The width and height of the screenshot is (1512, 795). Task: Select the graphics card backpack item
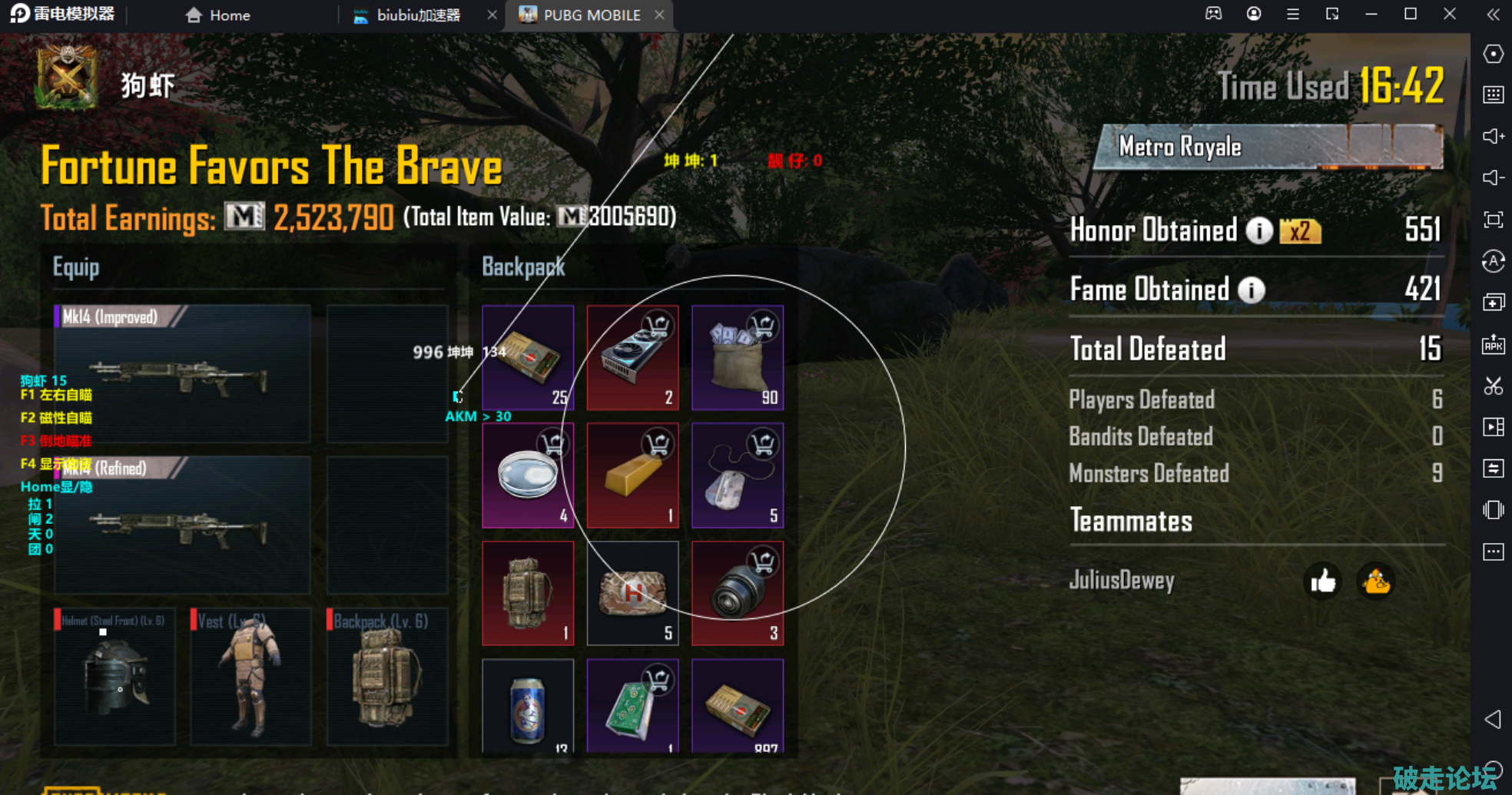[x=632, y=358]
